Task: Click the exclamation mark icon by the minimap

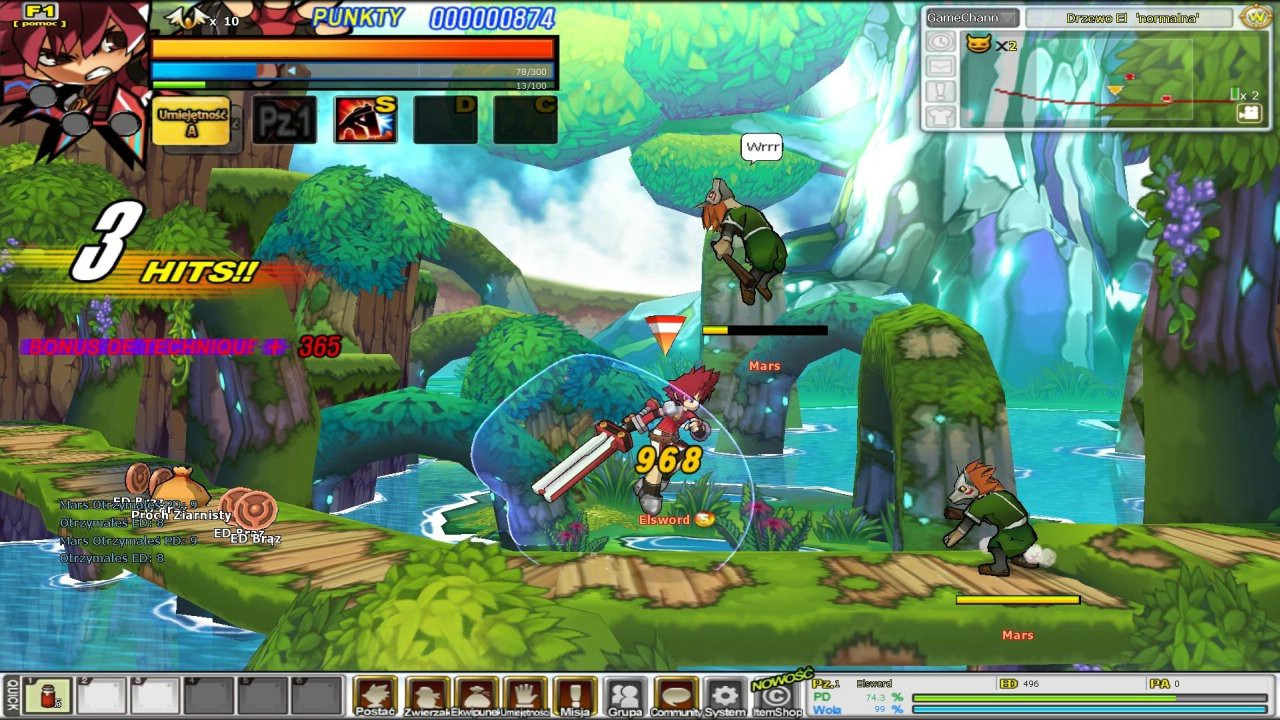Action: point(940,91)
